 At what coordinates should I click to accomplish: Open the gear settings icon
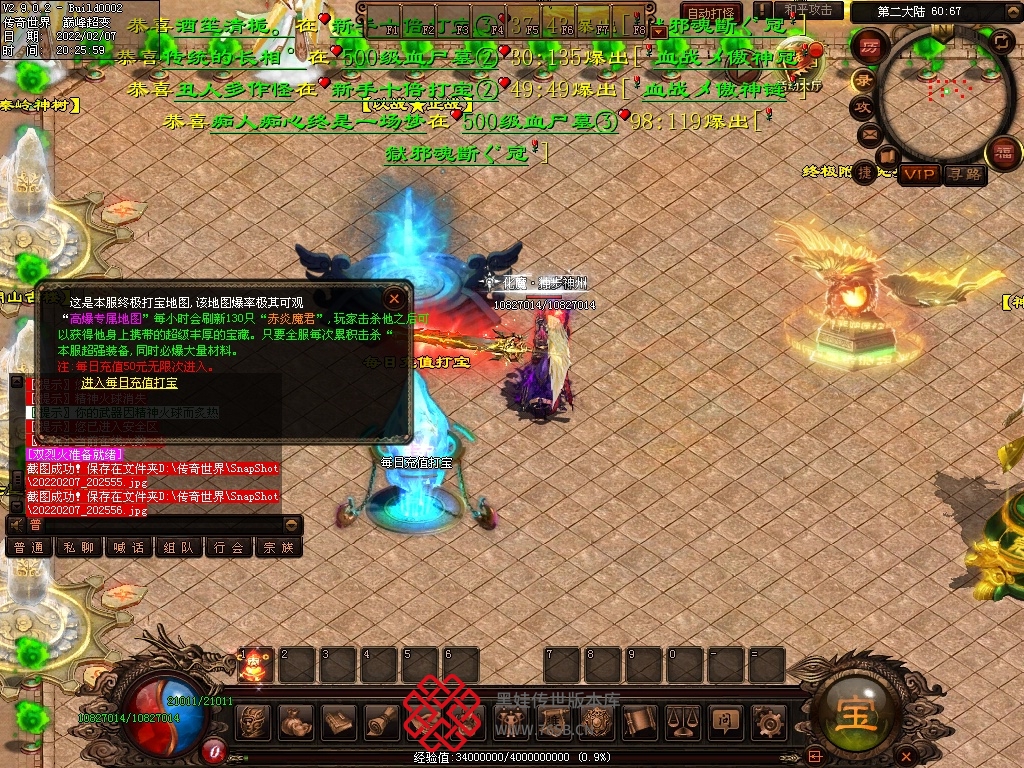pos(768,720)
